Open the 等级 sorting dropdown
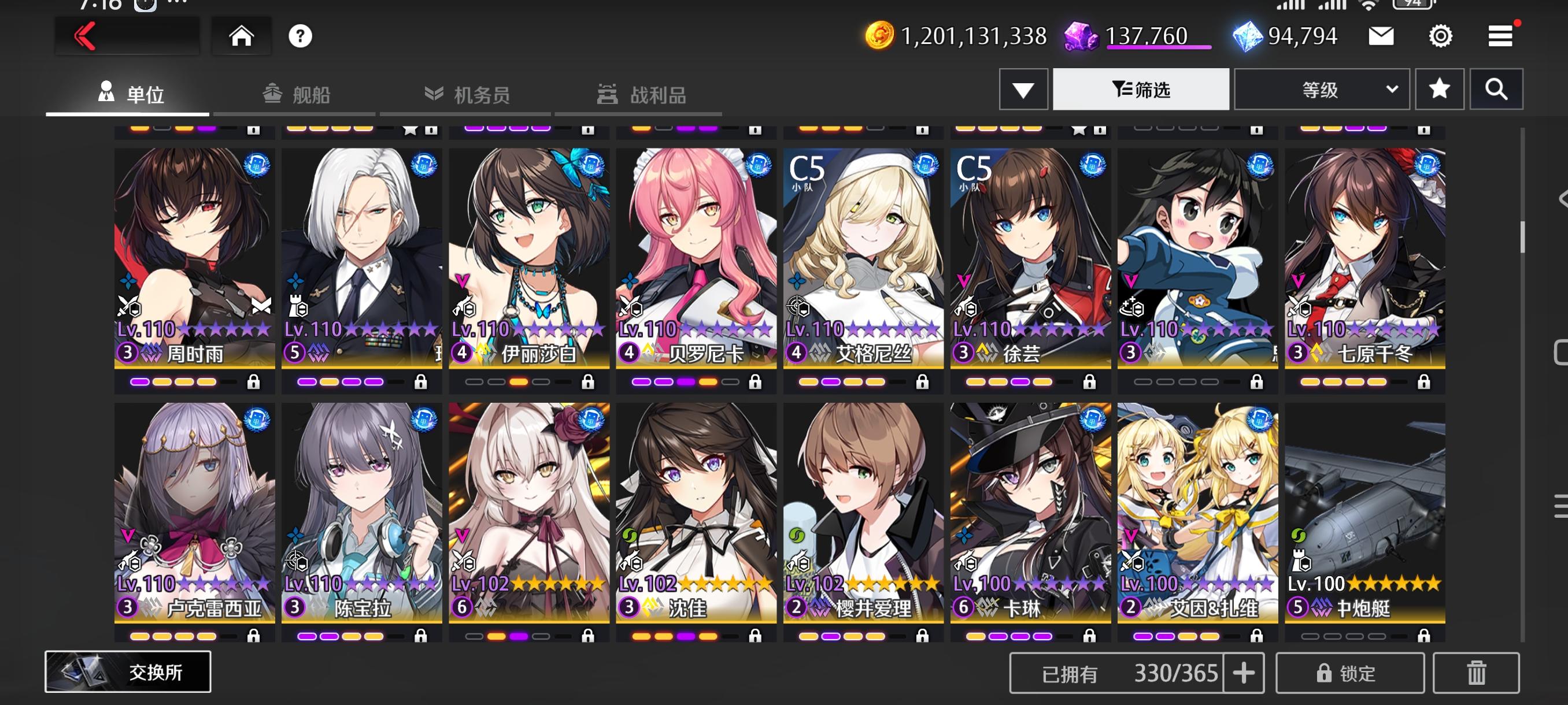Viewport: 1568px width, 705px height. pyautogui.click(x=1321, y=89)
